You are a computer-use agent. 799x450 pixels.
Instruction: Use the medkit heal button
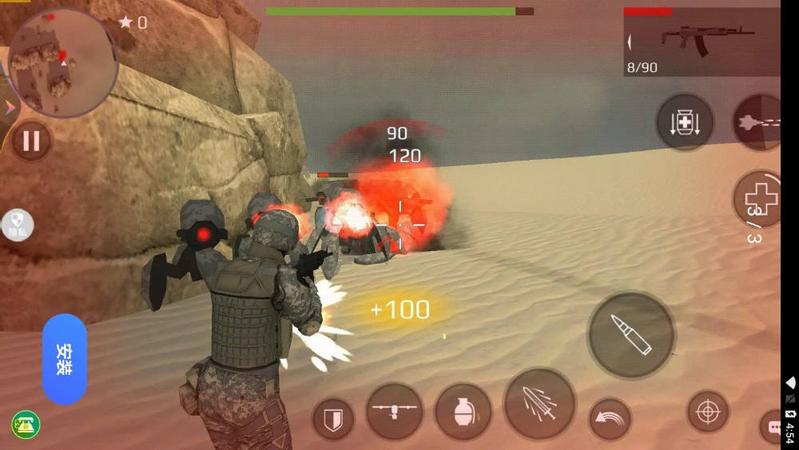pyautogui.click(x=760, y=198)
